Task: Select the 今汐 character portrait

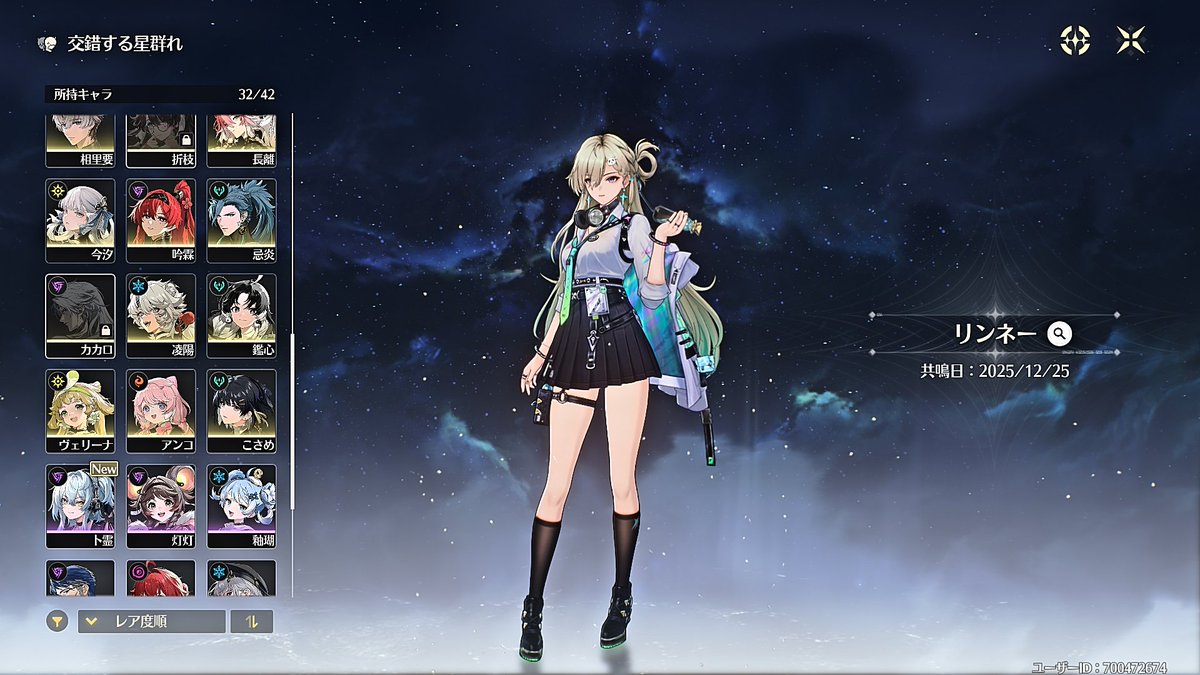Action: pyautogui.click(x=80, y=220)
